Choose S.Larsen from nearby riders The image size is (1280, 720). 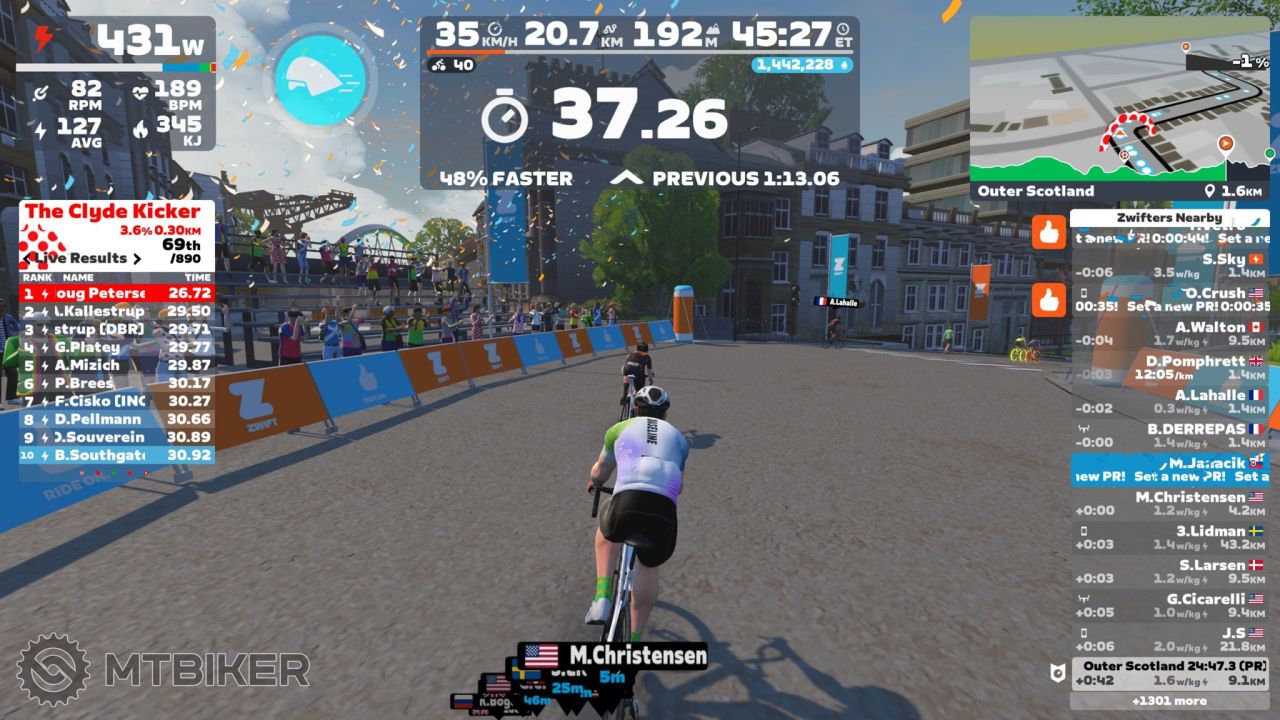point(1169,572)
